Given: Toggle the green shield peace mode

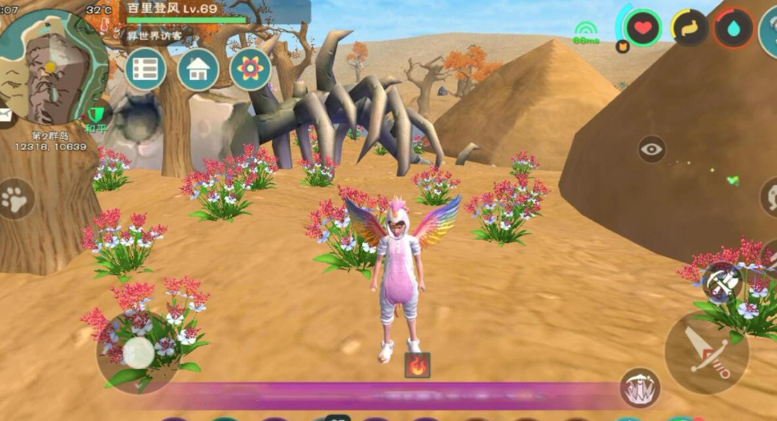Looking at the screenshot, I should click(x=98, y=117).
